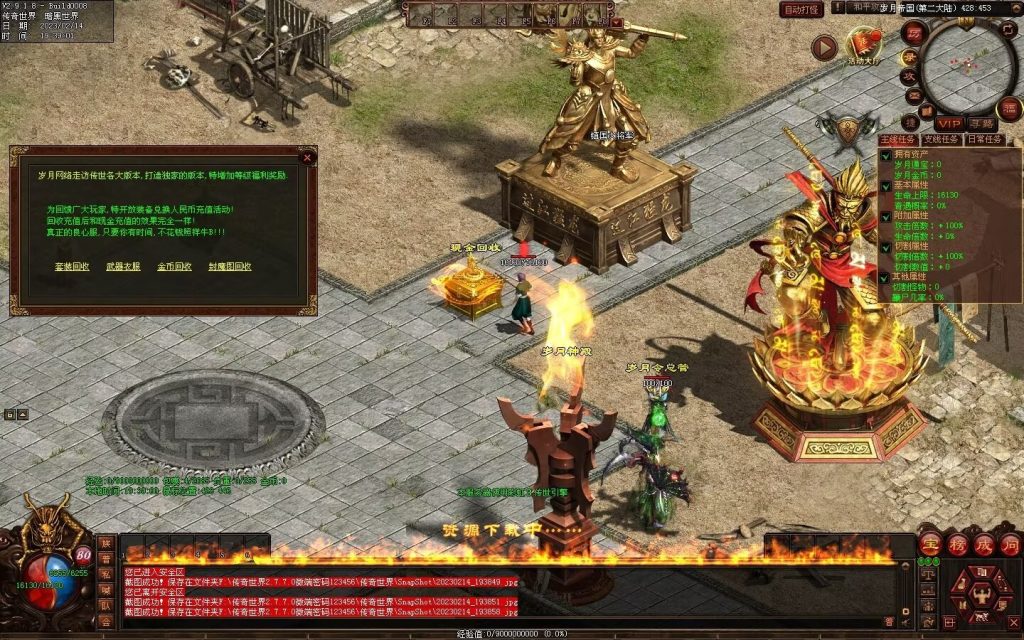
Task: Click the round play arrow button
Action: tap(823, 47)
